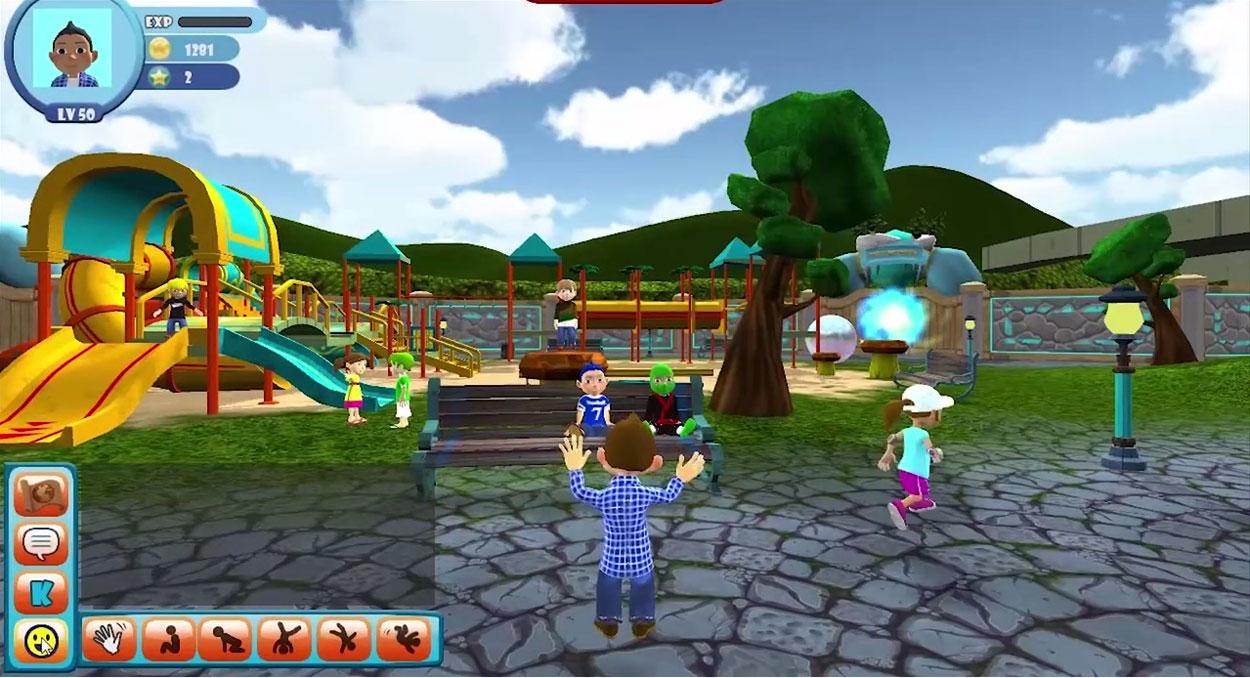Click the blue K button

click(x=41, y=592)
